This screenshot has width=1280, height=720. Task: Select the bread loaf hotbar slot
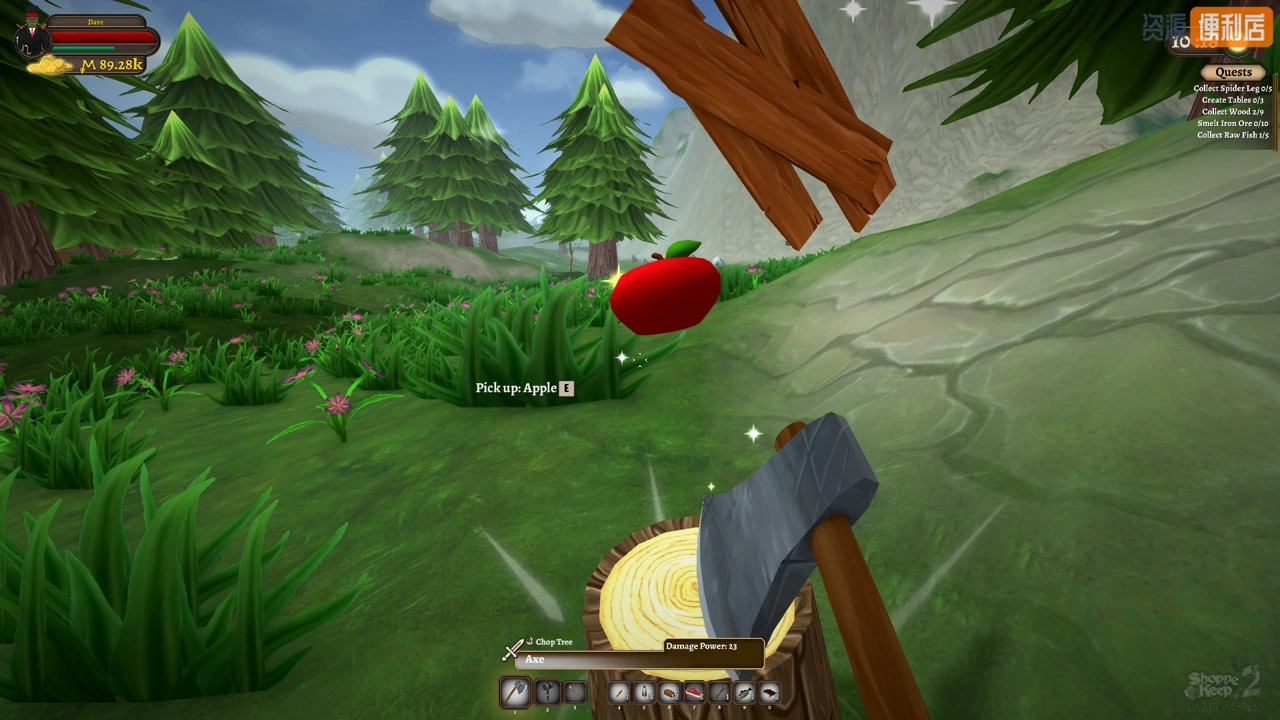click(x=670, y=692)
